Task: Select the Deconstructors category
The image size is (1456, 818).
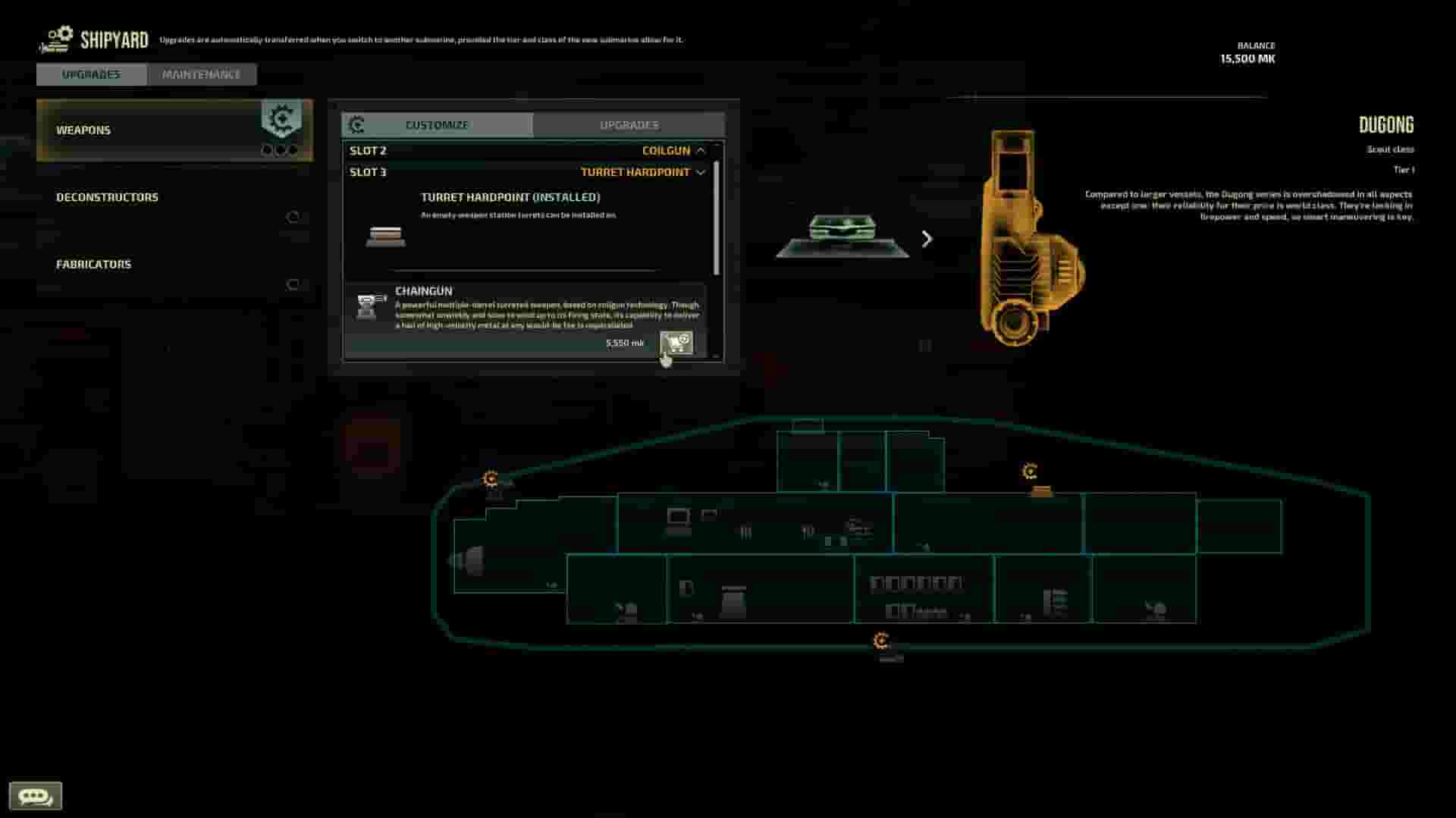Action: point(107,196)
